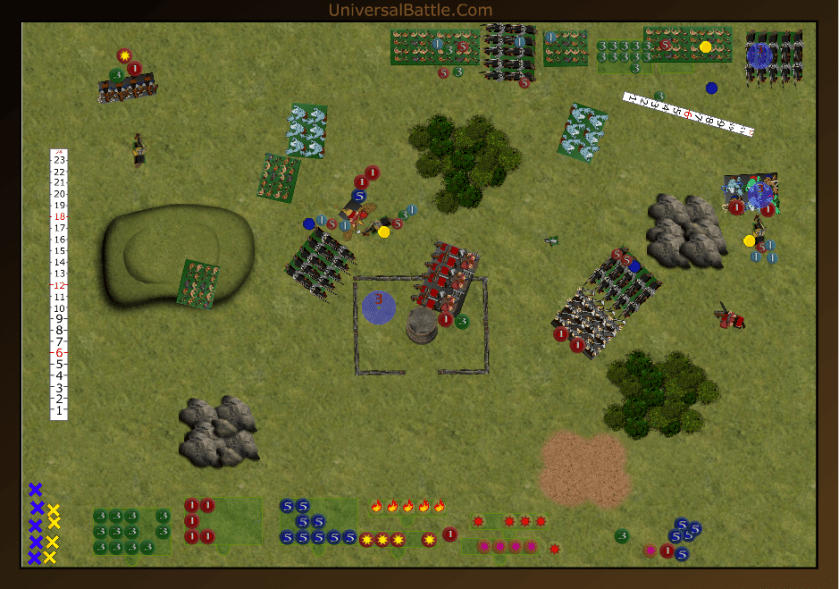Select the vertical measuring ruler numbered to 24
The width and height of the screenshot is (839, 589).
pos(59,285)
